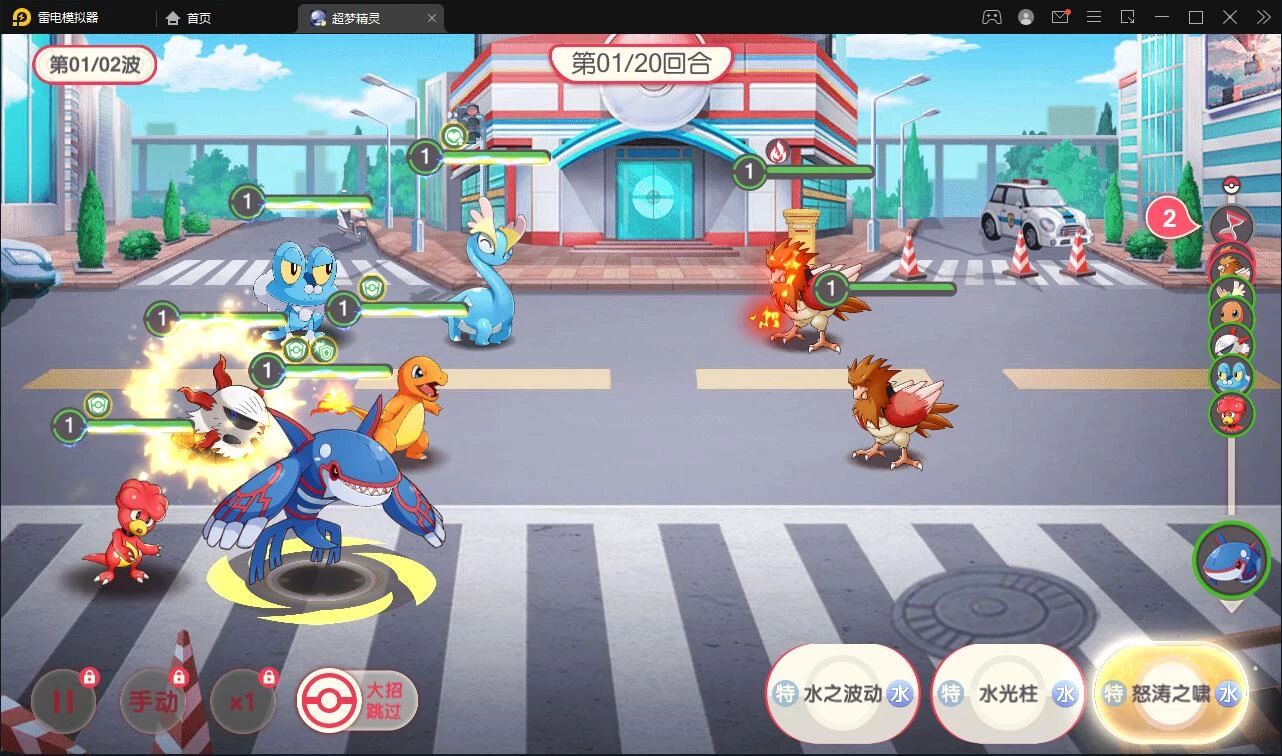Change the locked x1 battle speed
The image size is (1282, 756).
[242, 701]
